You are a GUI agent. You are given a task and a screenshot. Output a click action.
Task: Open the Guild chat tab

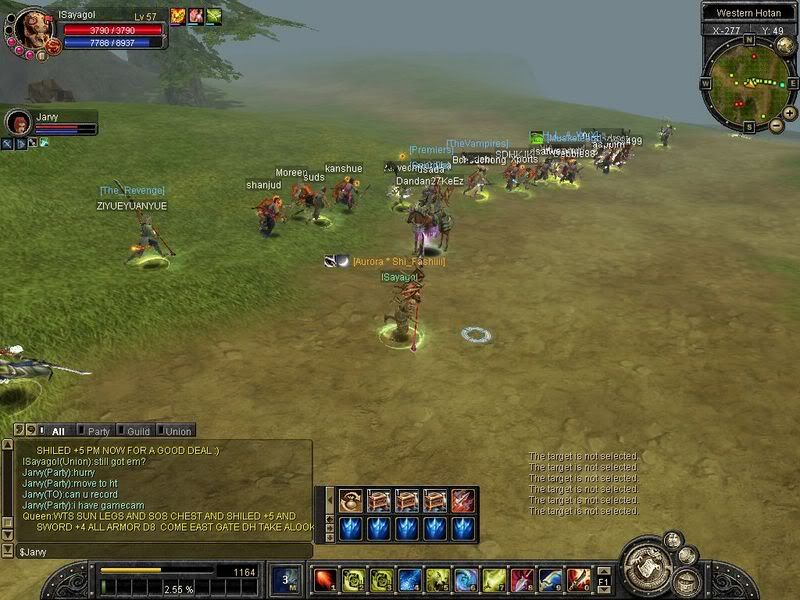tap(138, 431)
